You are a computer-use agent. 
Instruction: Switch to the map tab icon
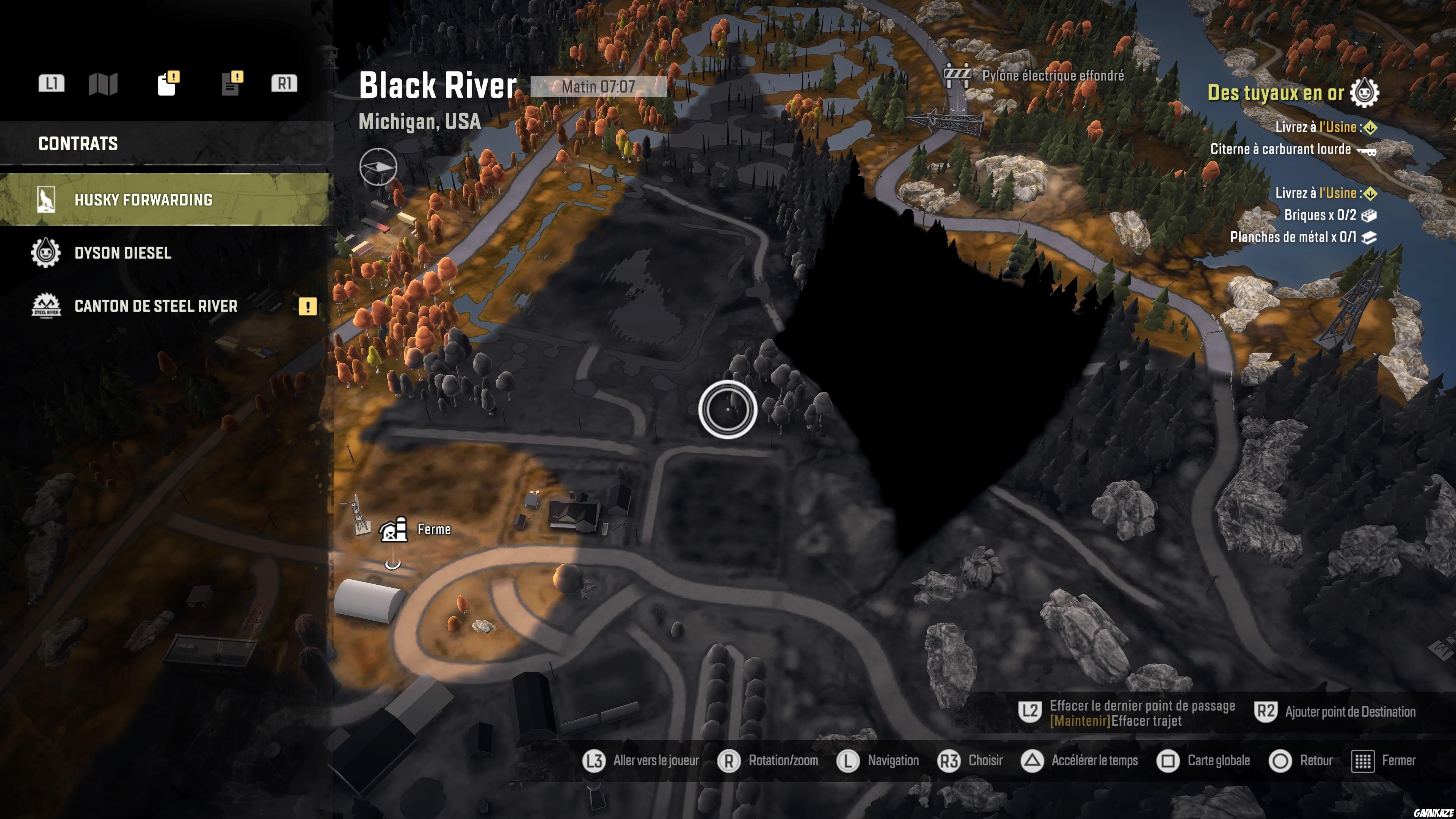coord(103,84)
